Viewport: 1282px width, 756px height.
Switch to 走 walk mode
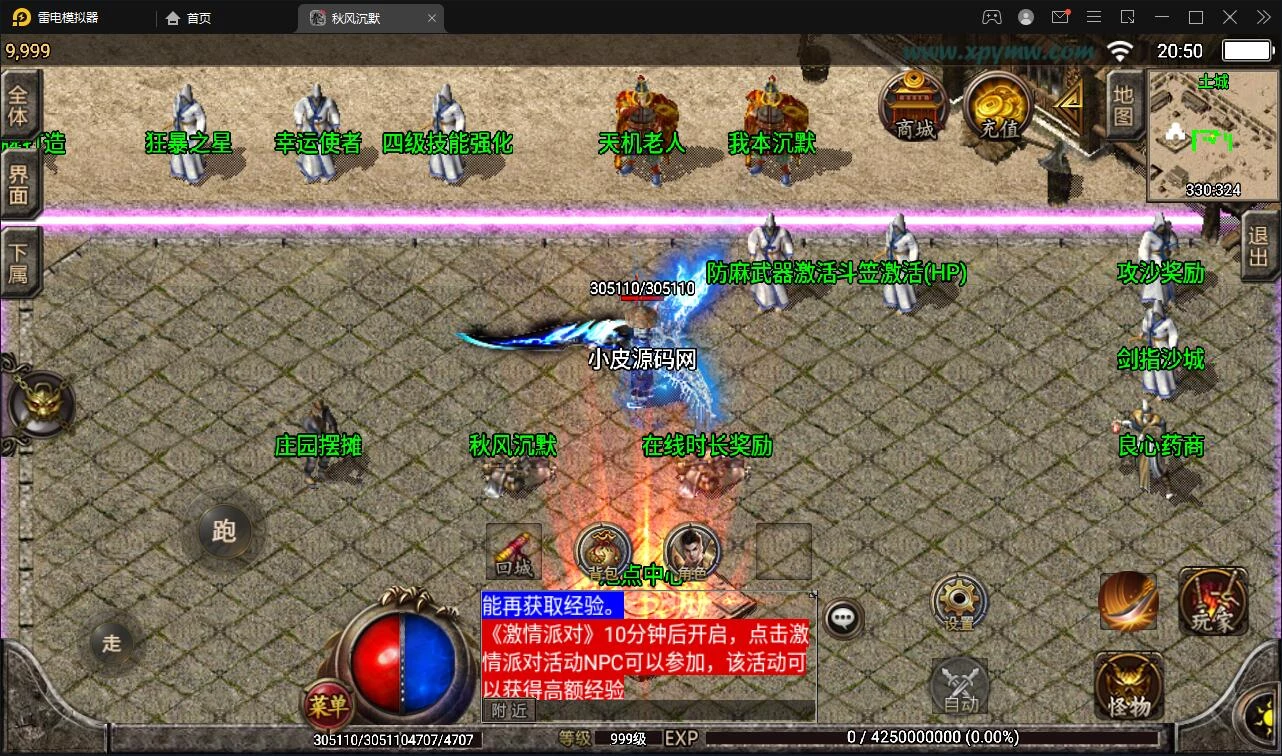112,643
